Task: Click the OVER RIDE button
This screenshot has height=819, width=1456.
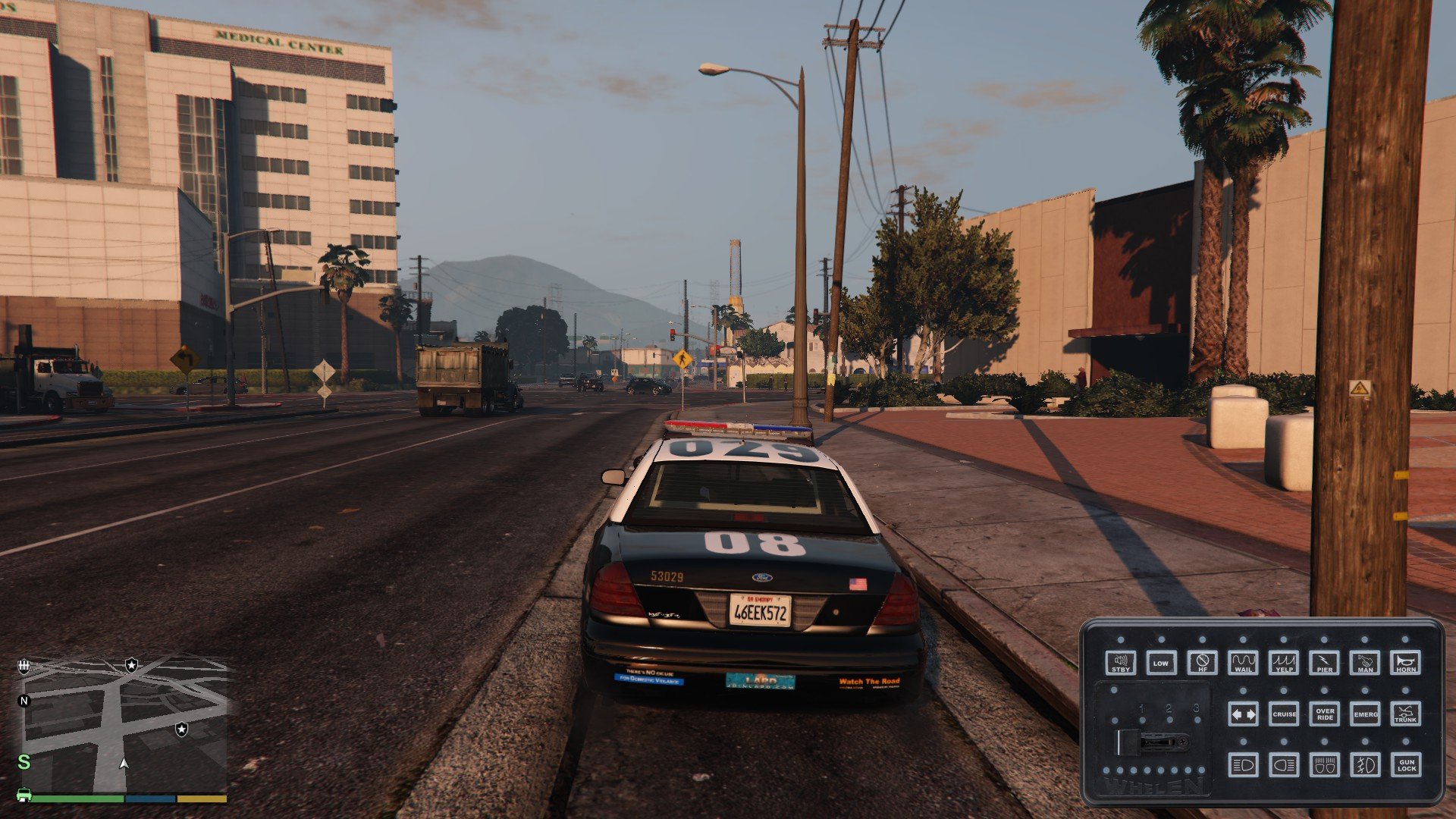Action: coord(1325,714)
